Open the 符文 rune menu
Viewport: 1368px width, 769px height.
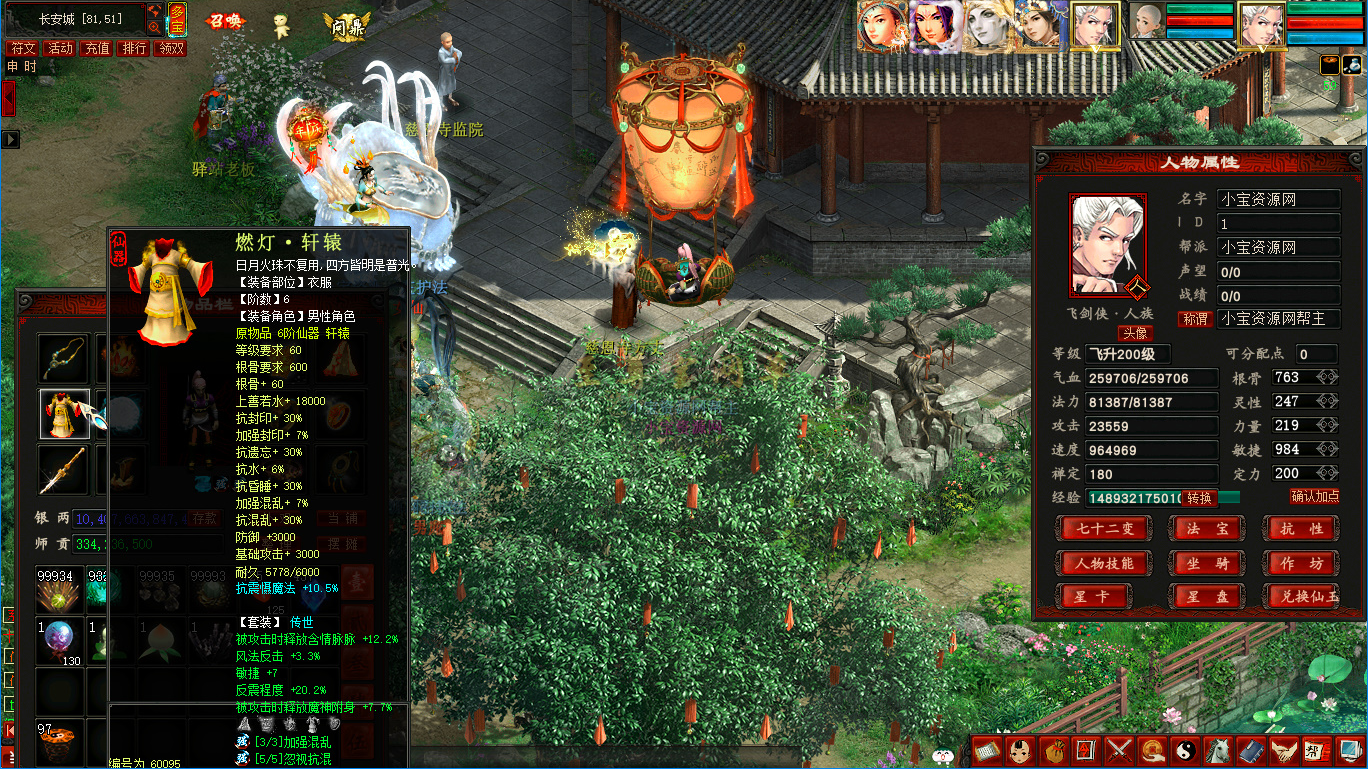coord(22,48)
